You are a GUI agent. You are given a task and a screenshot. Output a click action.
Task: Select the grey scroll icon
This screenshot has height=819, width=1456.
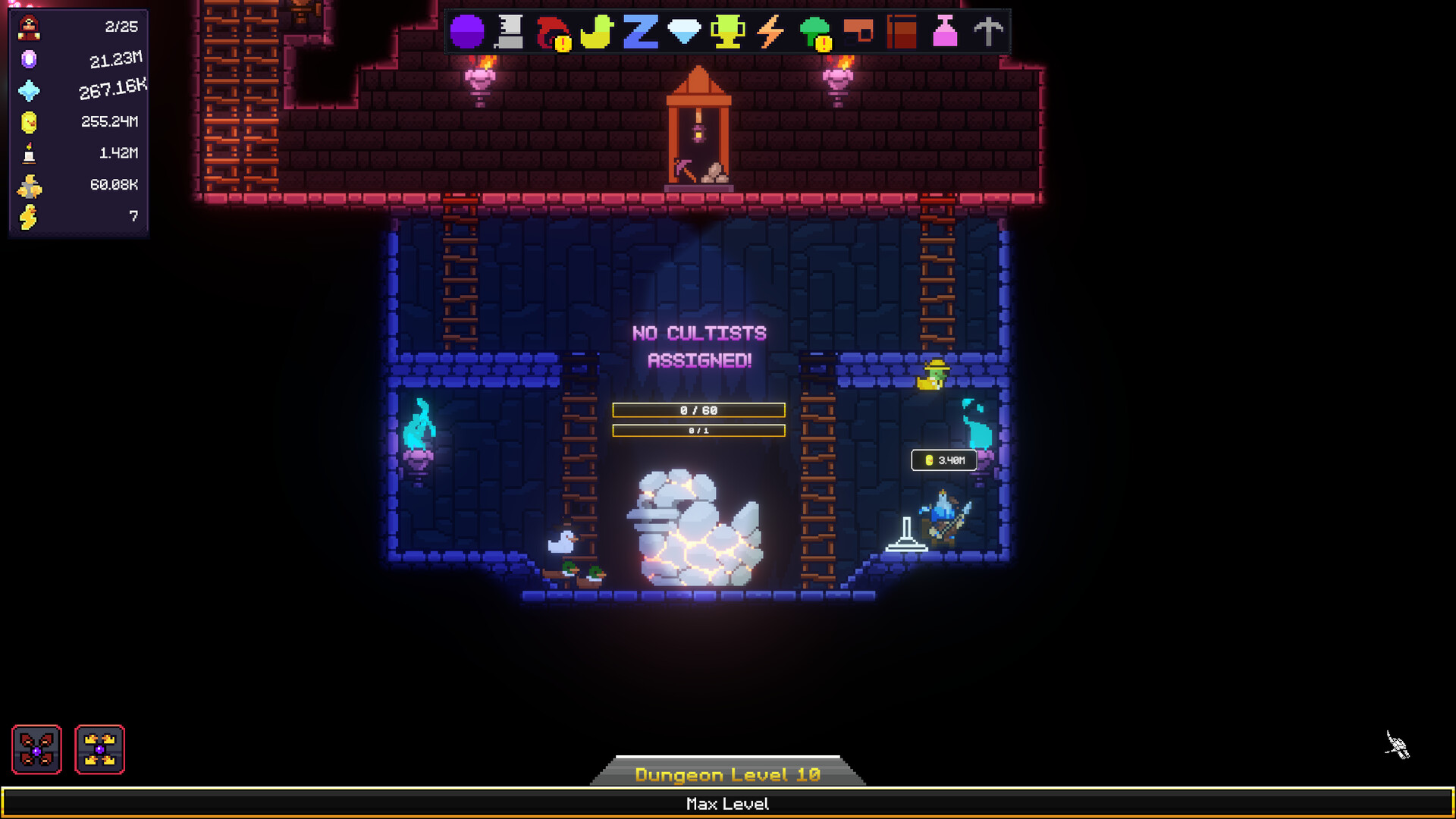pyautogui.click(x=510, y=33)
